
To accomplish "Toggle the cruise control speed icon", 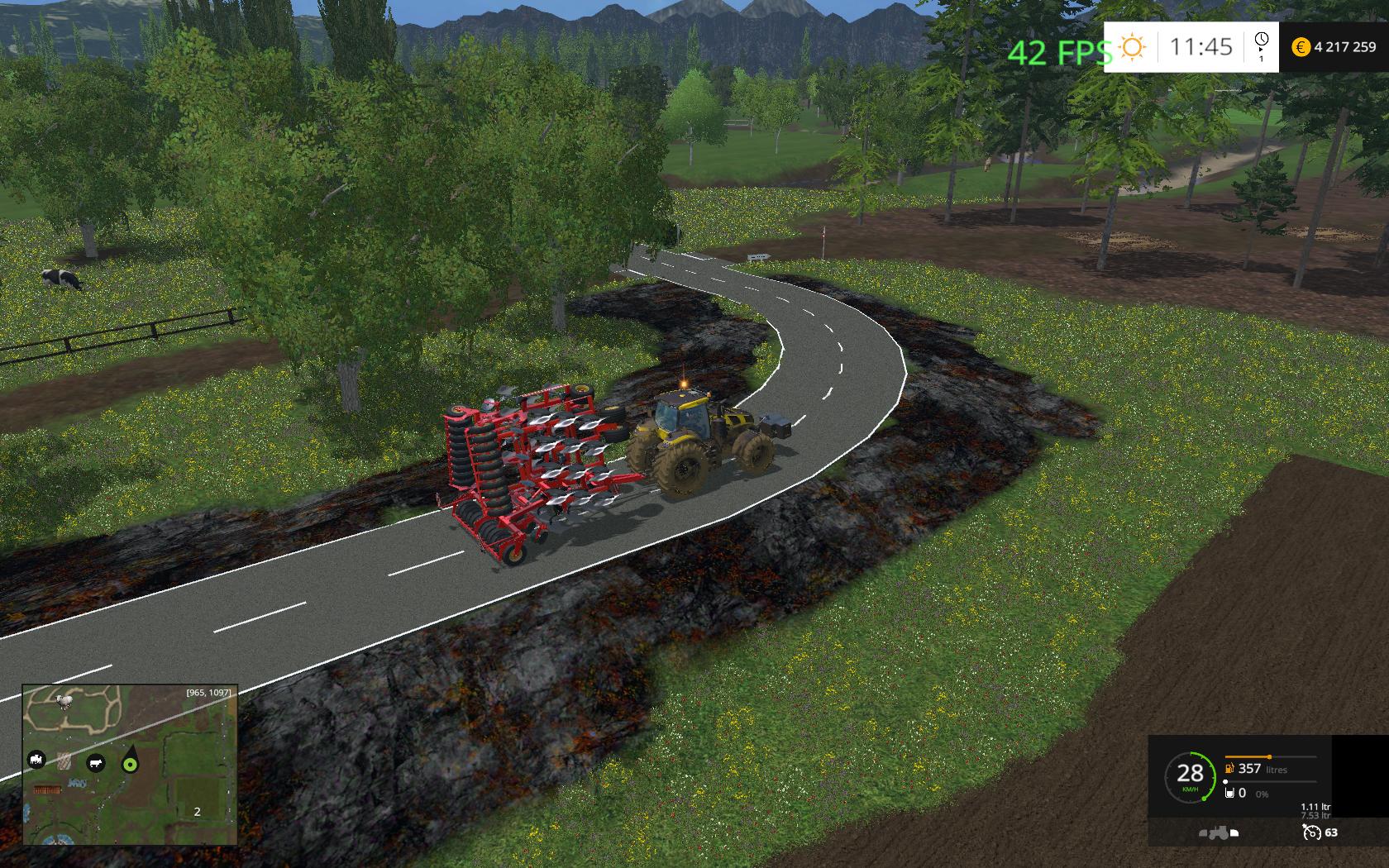I will [x=1310, y=832].
